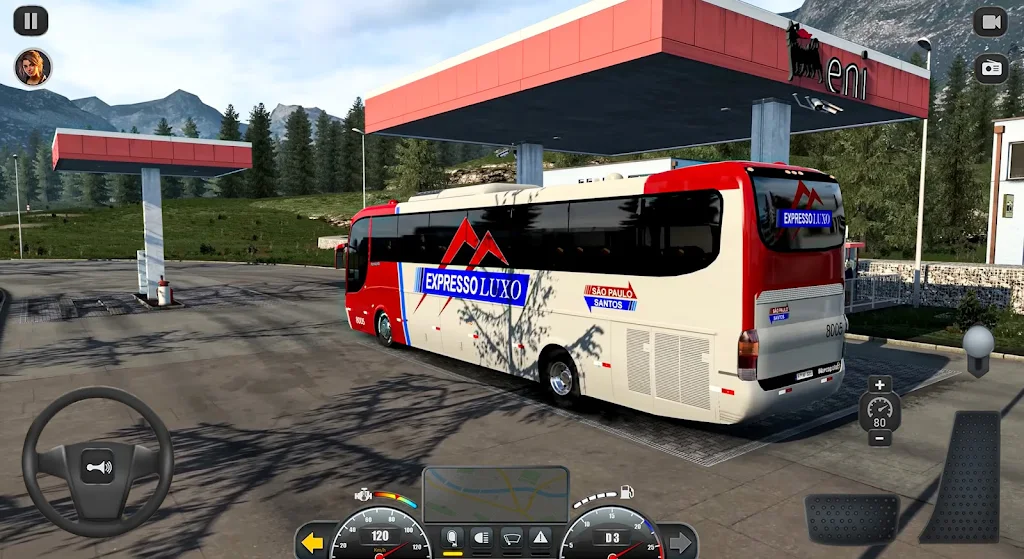Honk the horn on the steering wheel
Screen dimensions: 1024x559
[x=97, y=466]
